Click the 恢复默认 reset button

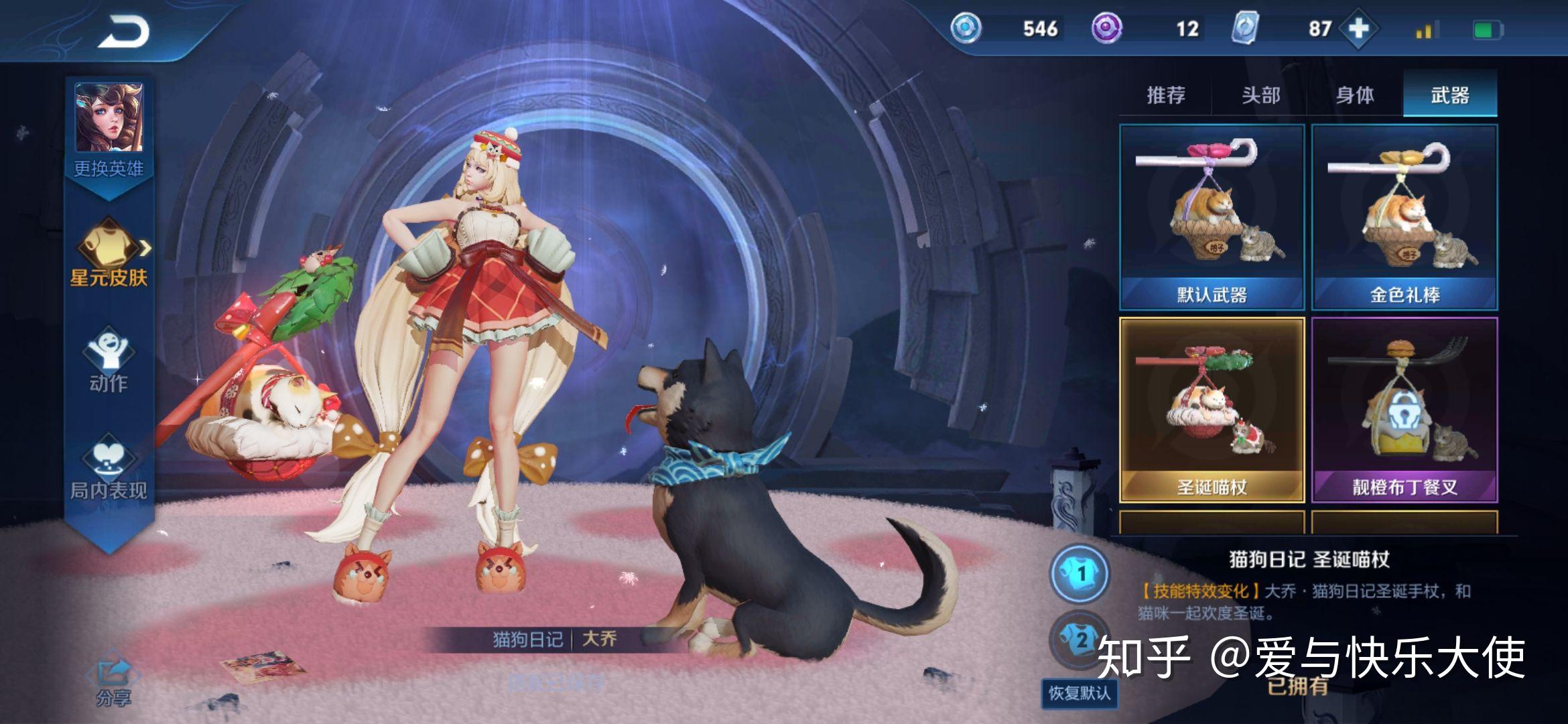pyautogui.click(x=1079, y=693)
